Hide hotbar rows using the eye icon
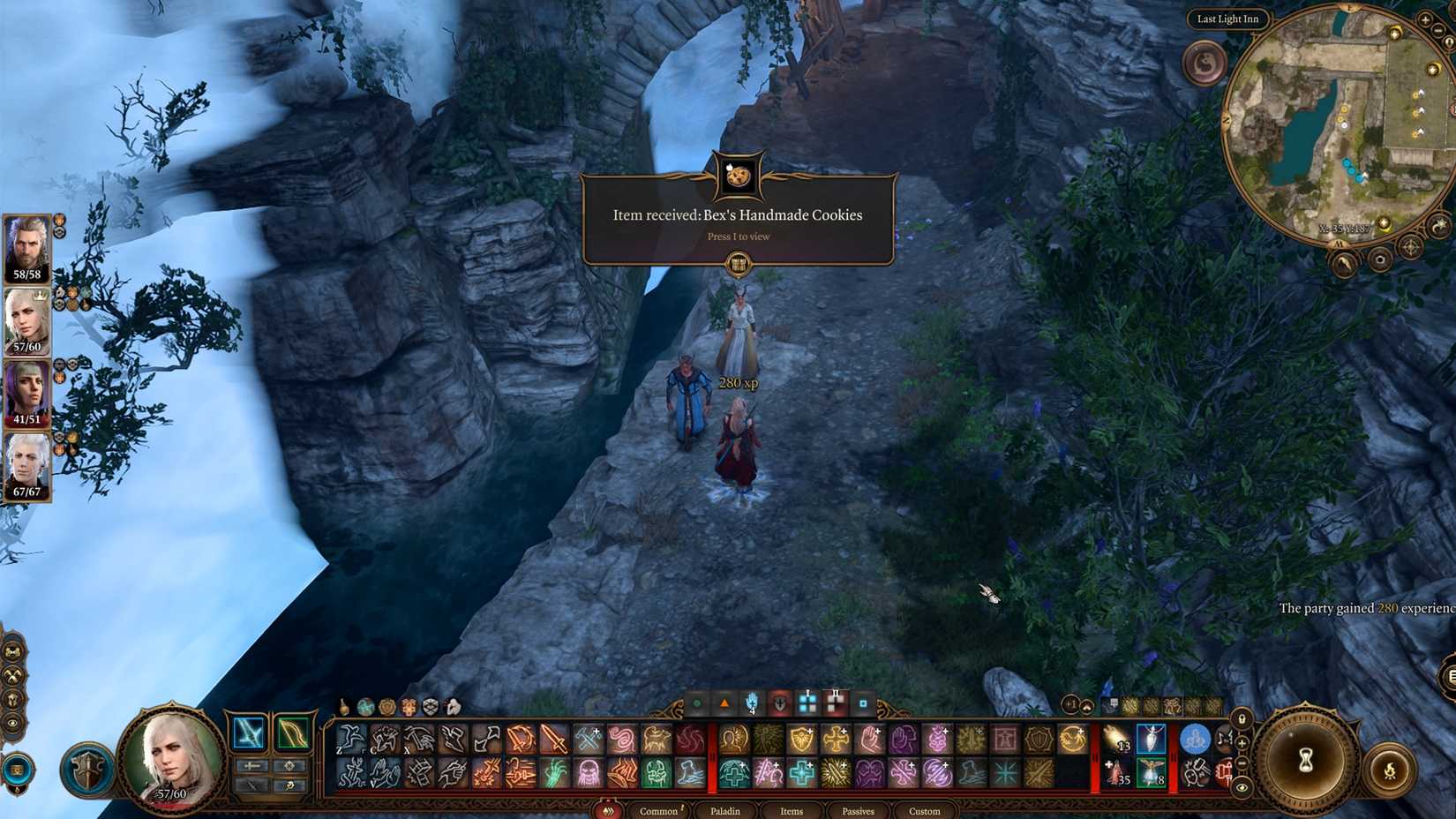Screen dimensions: 1456x819 coord(1241,786)
